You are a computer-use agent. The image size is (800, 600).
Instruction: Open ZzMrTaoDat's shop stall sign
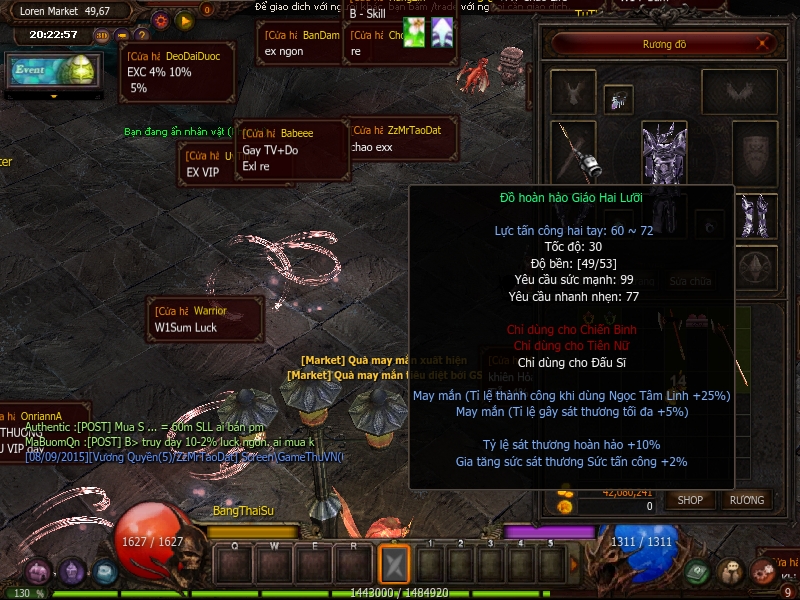(402, 138)
